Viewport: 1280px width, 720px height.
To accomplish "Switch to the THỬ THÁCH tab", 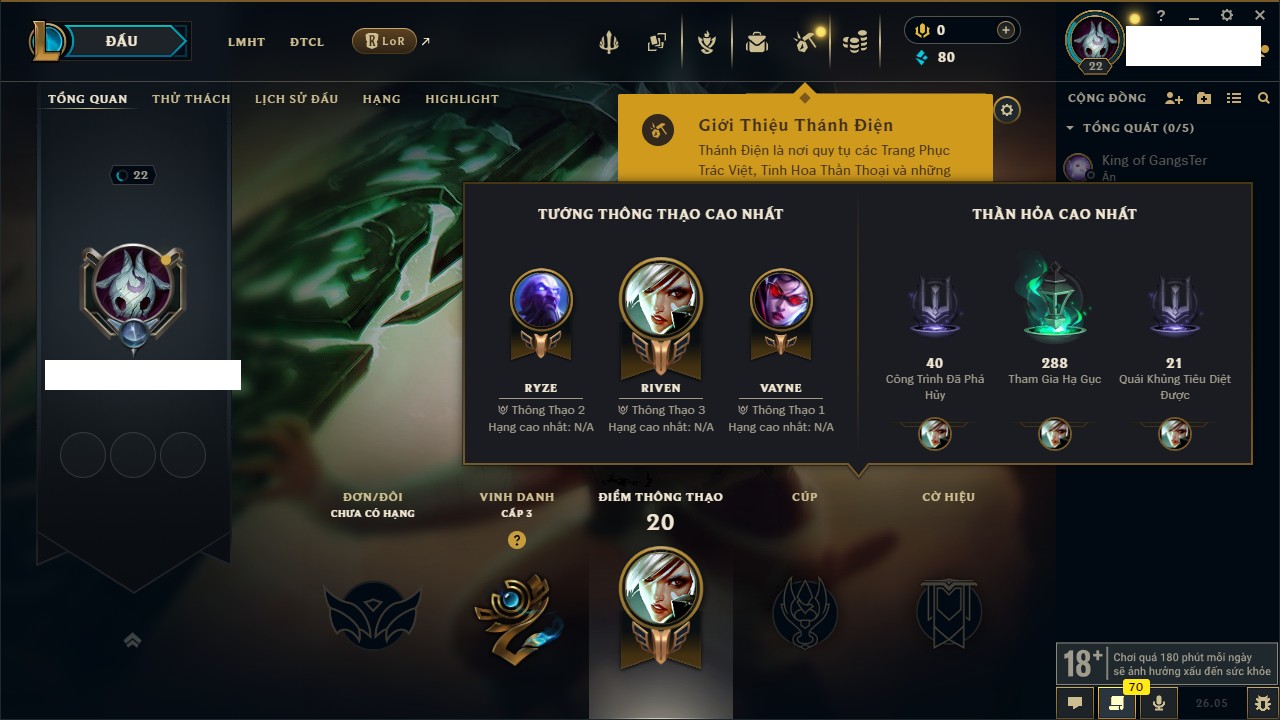I will 191,99.
